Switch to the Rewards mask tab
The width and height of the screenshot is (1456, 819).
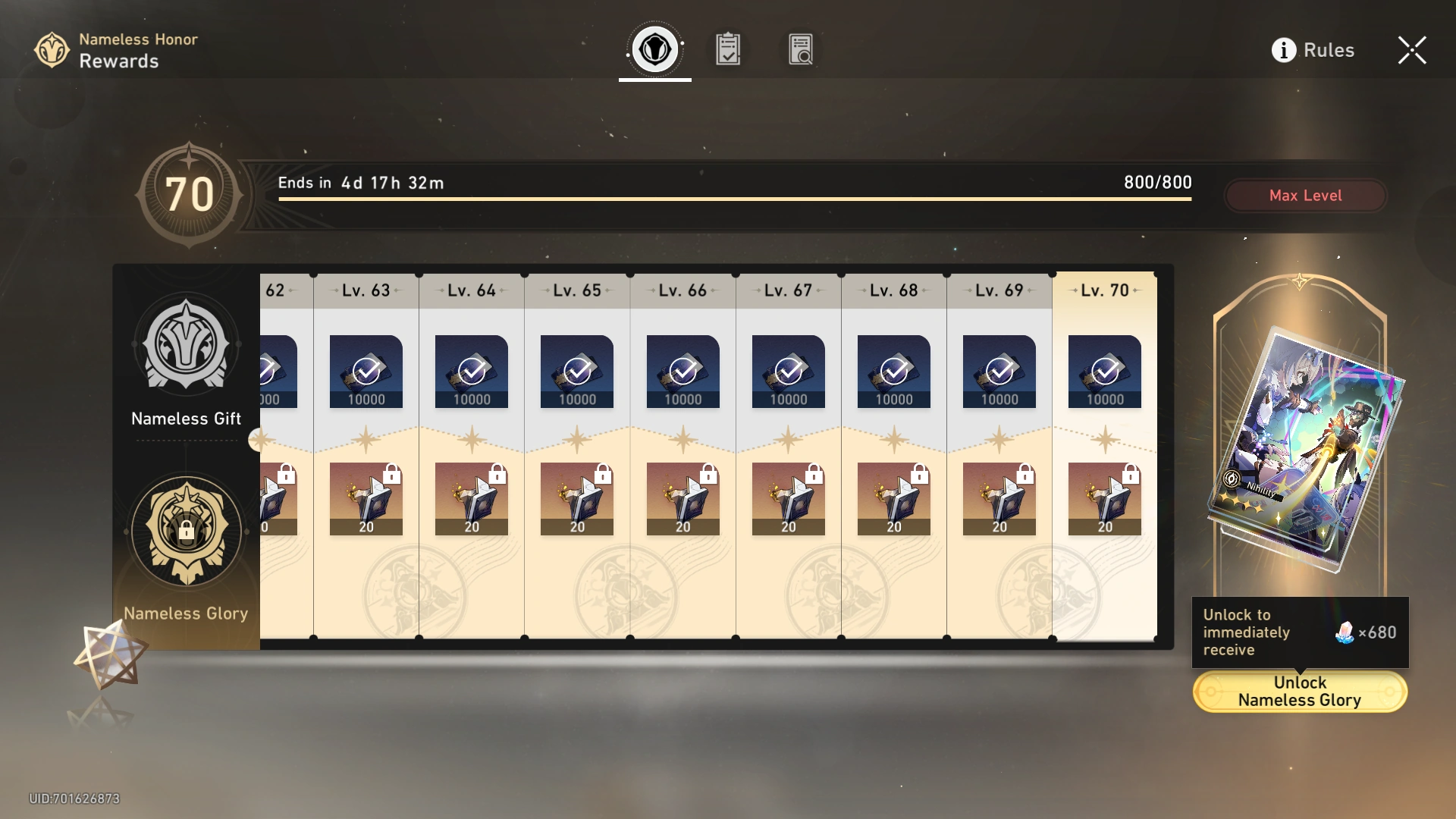[654, 49]
